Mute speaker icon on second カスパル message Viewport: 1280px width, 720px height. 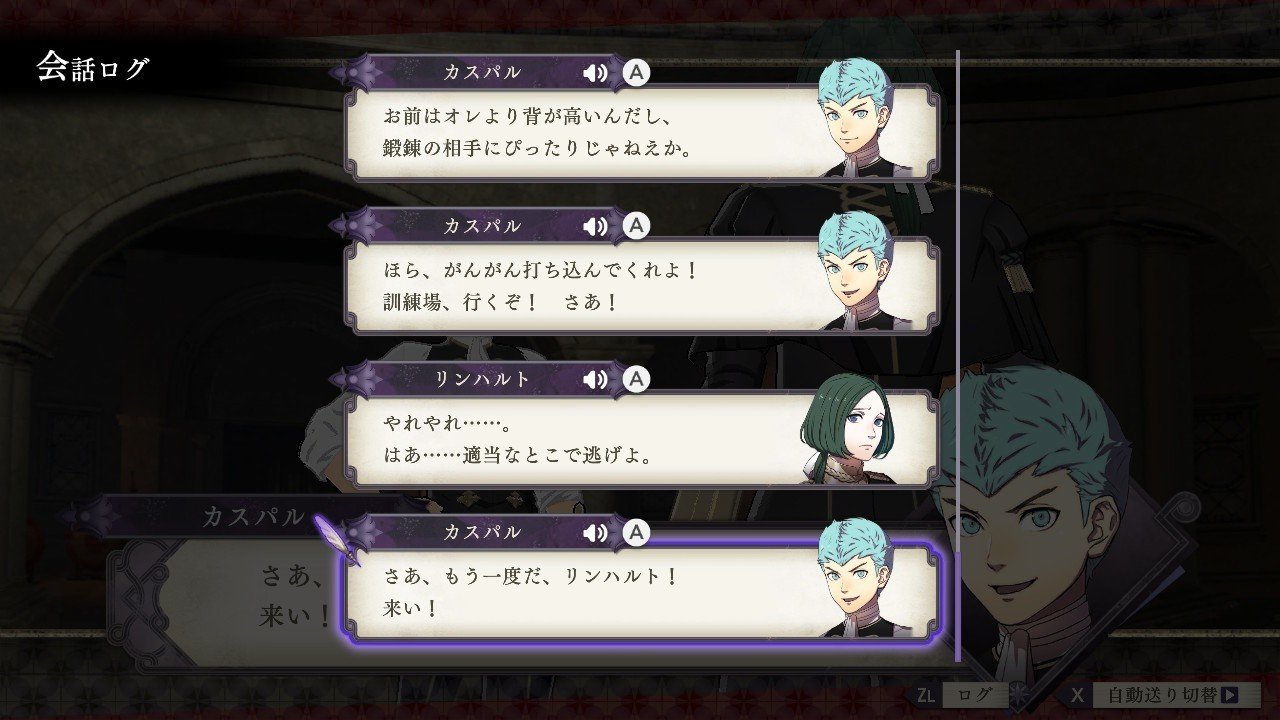coord(593,225)
